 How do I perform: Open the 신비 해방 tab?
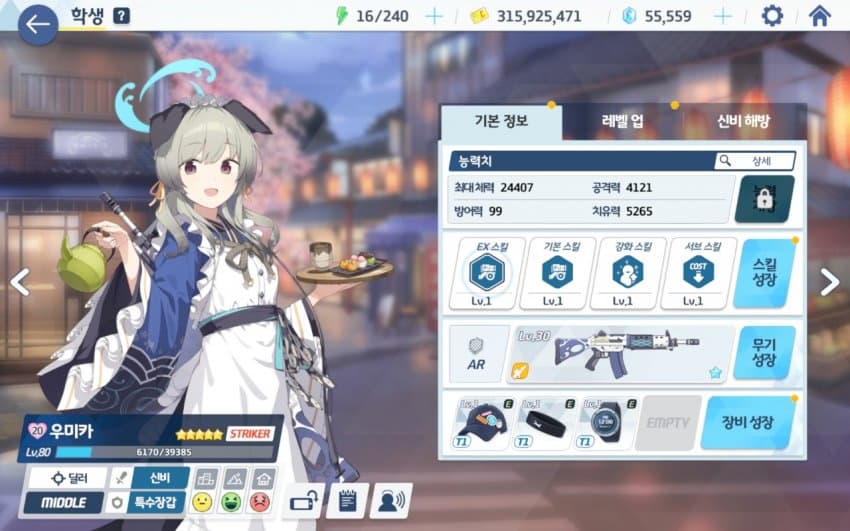coord(743,122)
